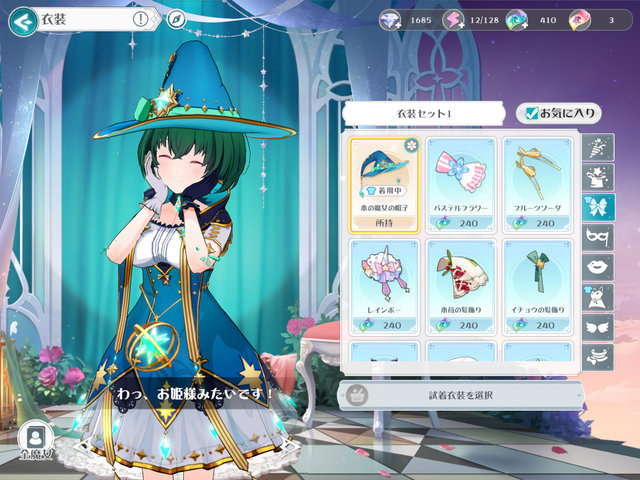Tap the compass icon beside the title
Viewport: 640px width, 480px height.
click(x=176, y=19)
